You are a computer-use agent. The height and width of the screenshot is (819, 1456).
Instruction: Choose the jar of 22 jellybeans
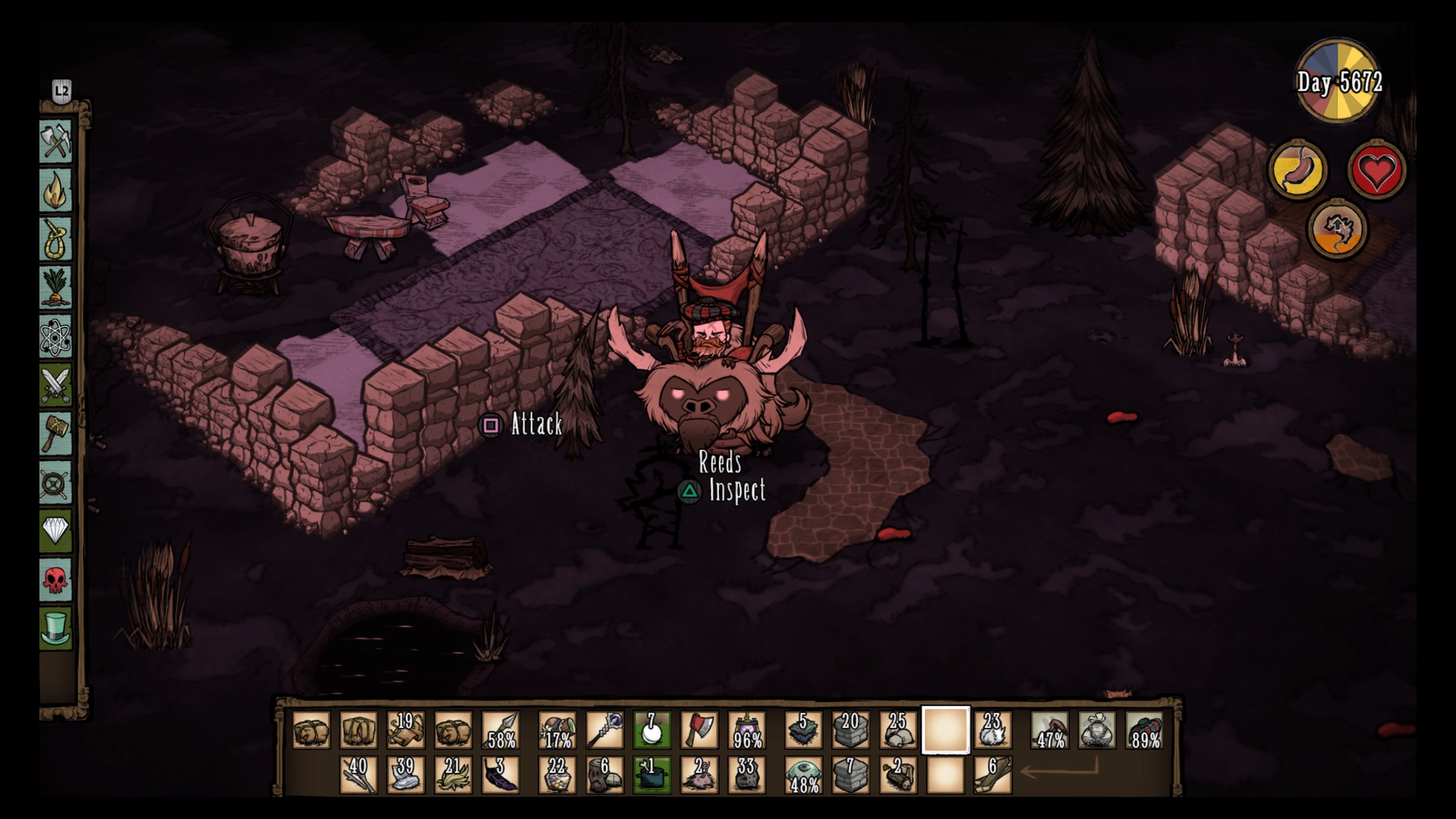click(x=557, y=775)
